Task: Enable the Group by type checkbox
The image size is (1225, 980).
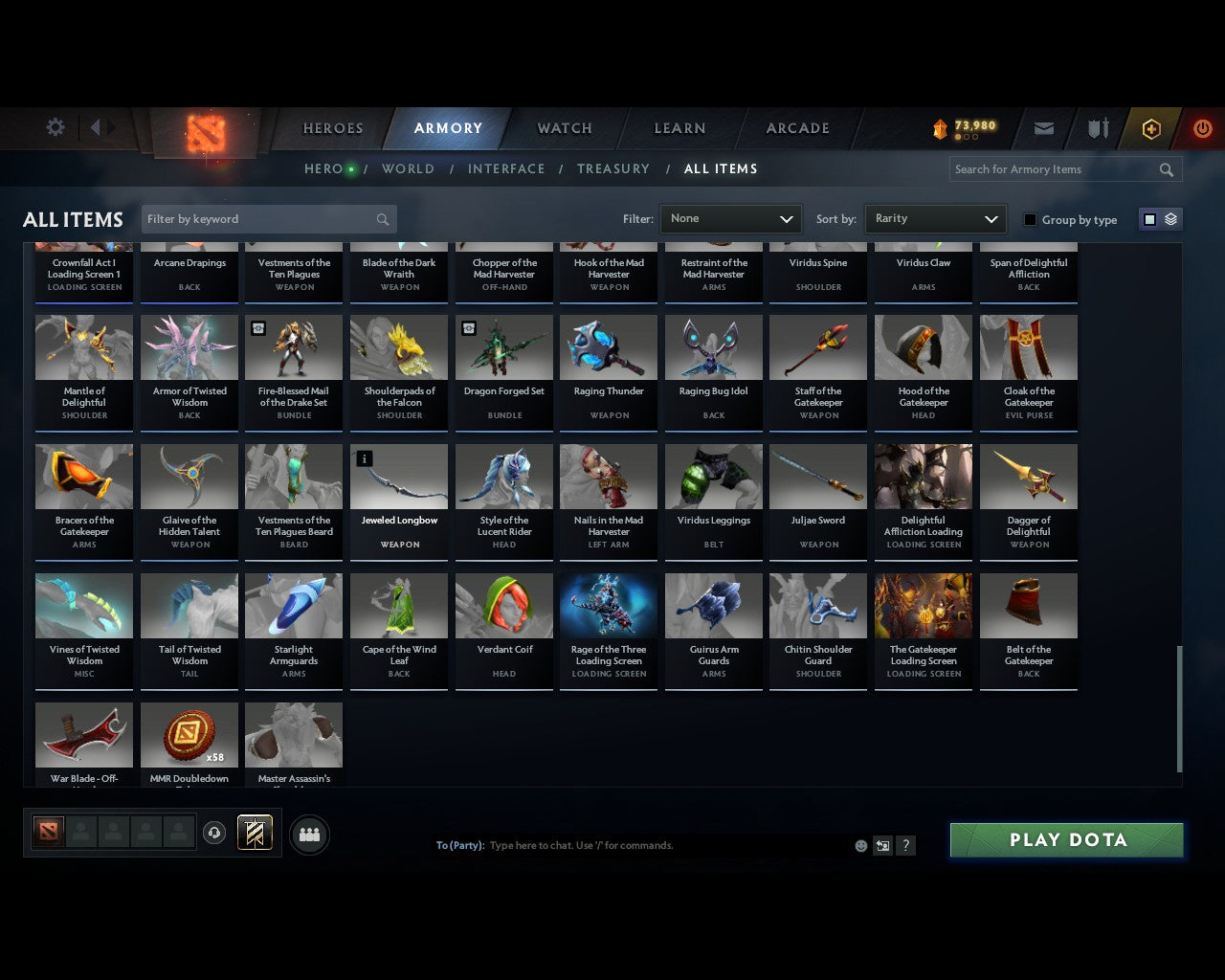Action: point(1030,219)
